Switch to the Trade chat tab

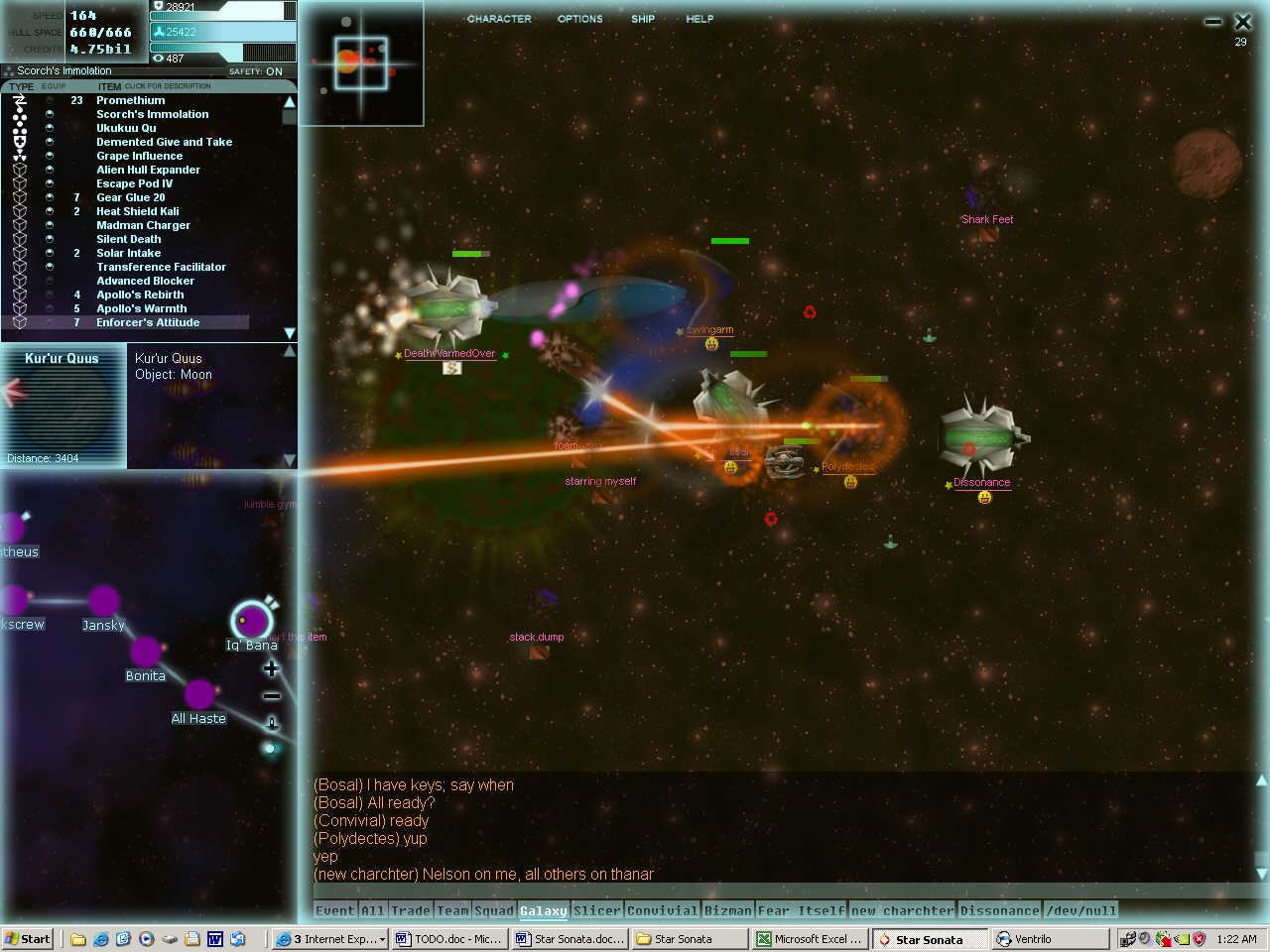tap(410, 910)
